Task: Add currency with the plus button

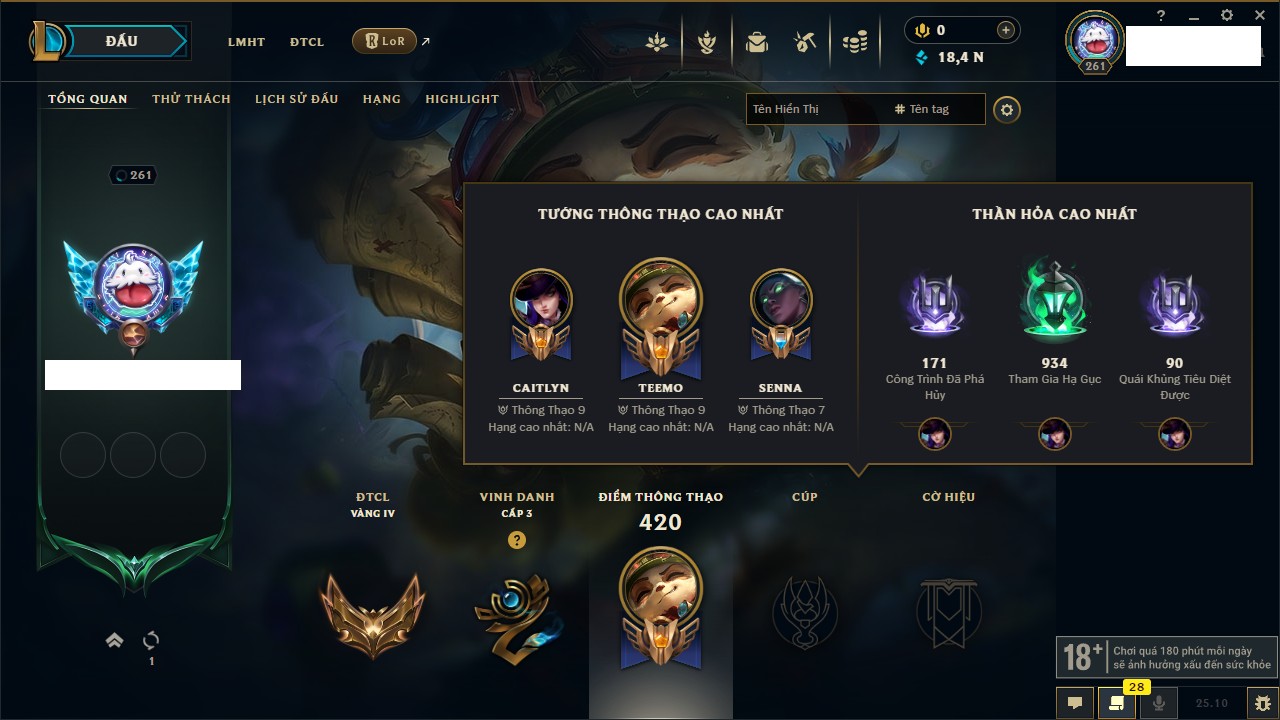Action: pyautogui.click(x=1005, y=30)
